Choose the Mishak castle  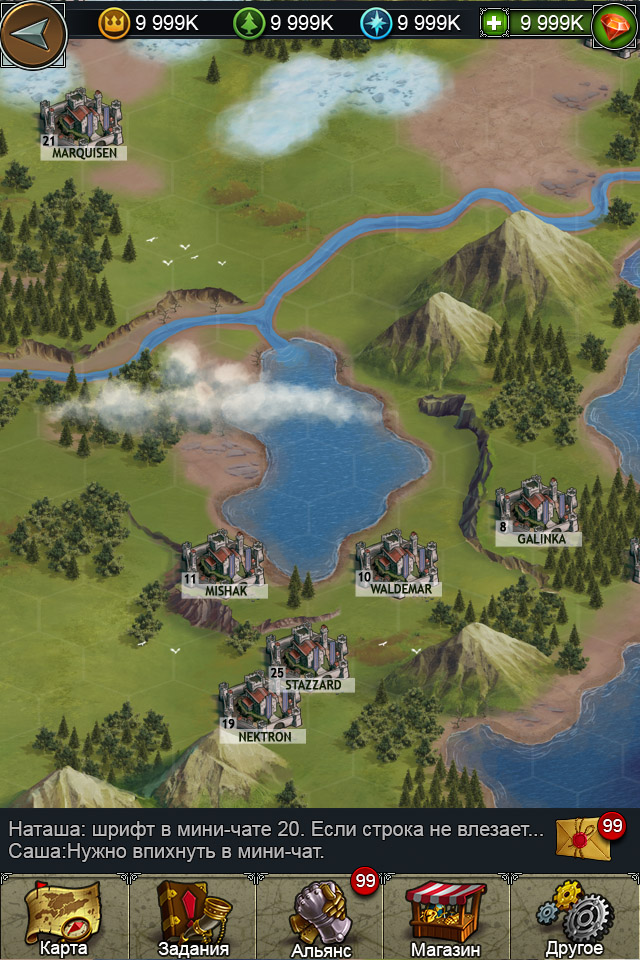point(223,564)
